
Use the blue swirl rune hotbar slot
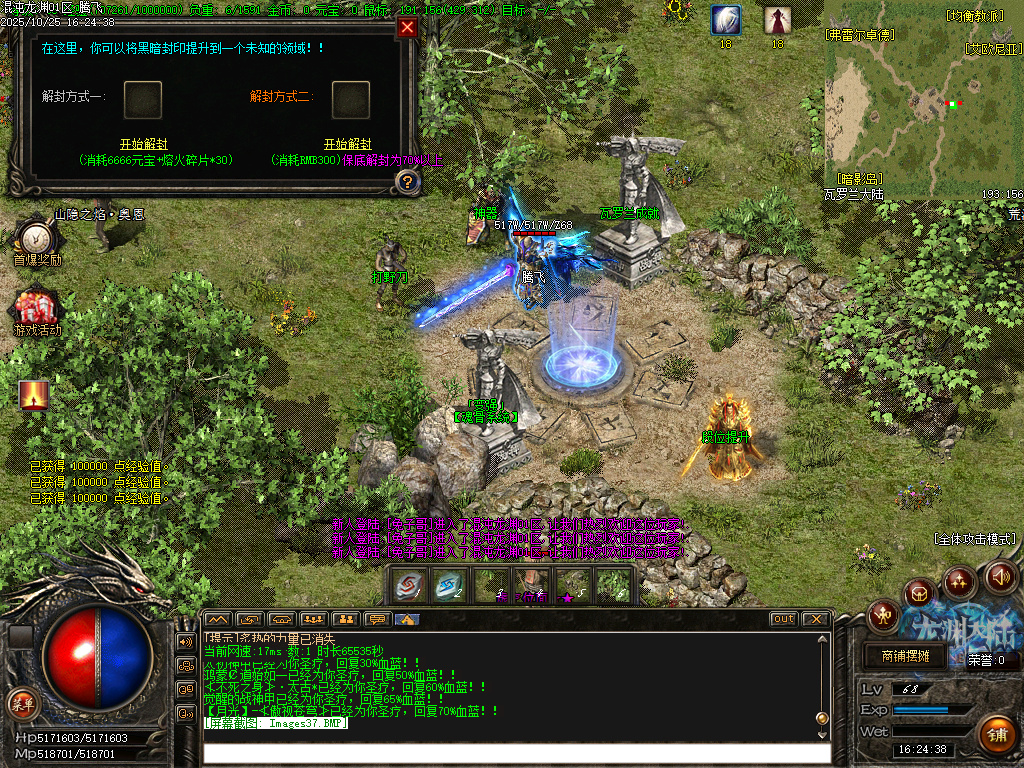pyautogui.click(x=448, y=586)
